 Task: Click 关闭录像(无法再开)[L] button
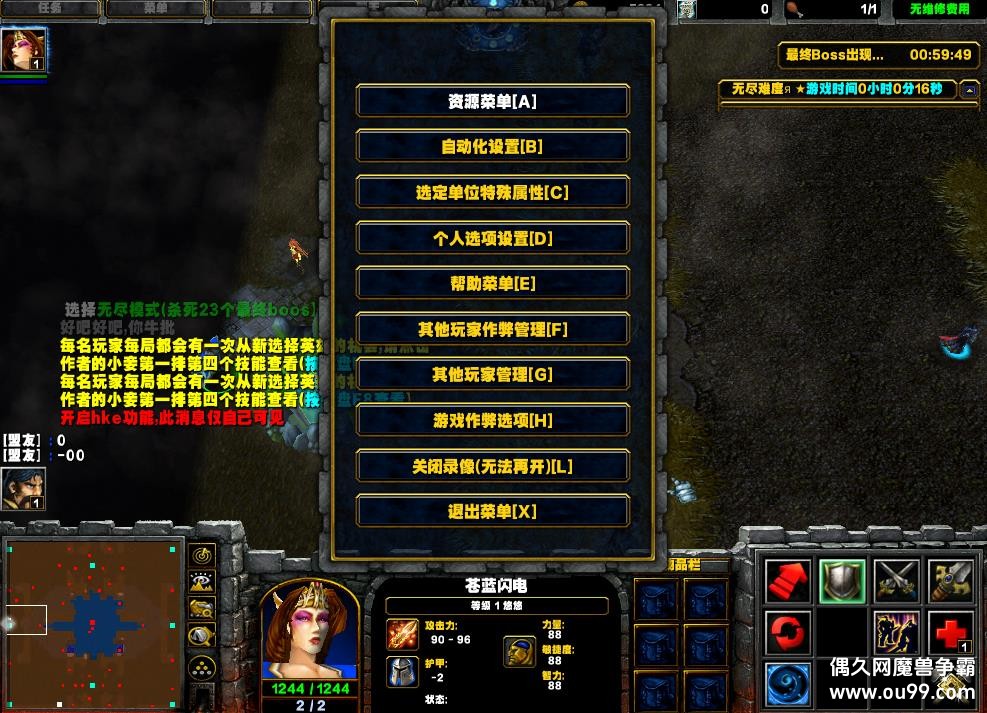click(492, 467)
